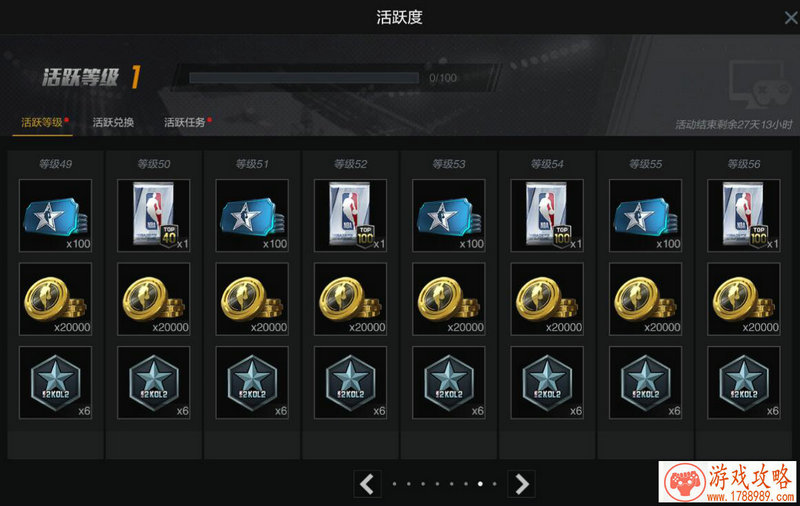The width and height of the screenshot is (800, 506).
Task: Click the 等级56 TOP 100 player pack
Action: 743,216
